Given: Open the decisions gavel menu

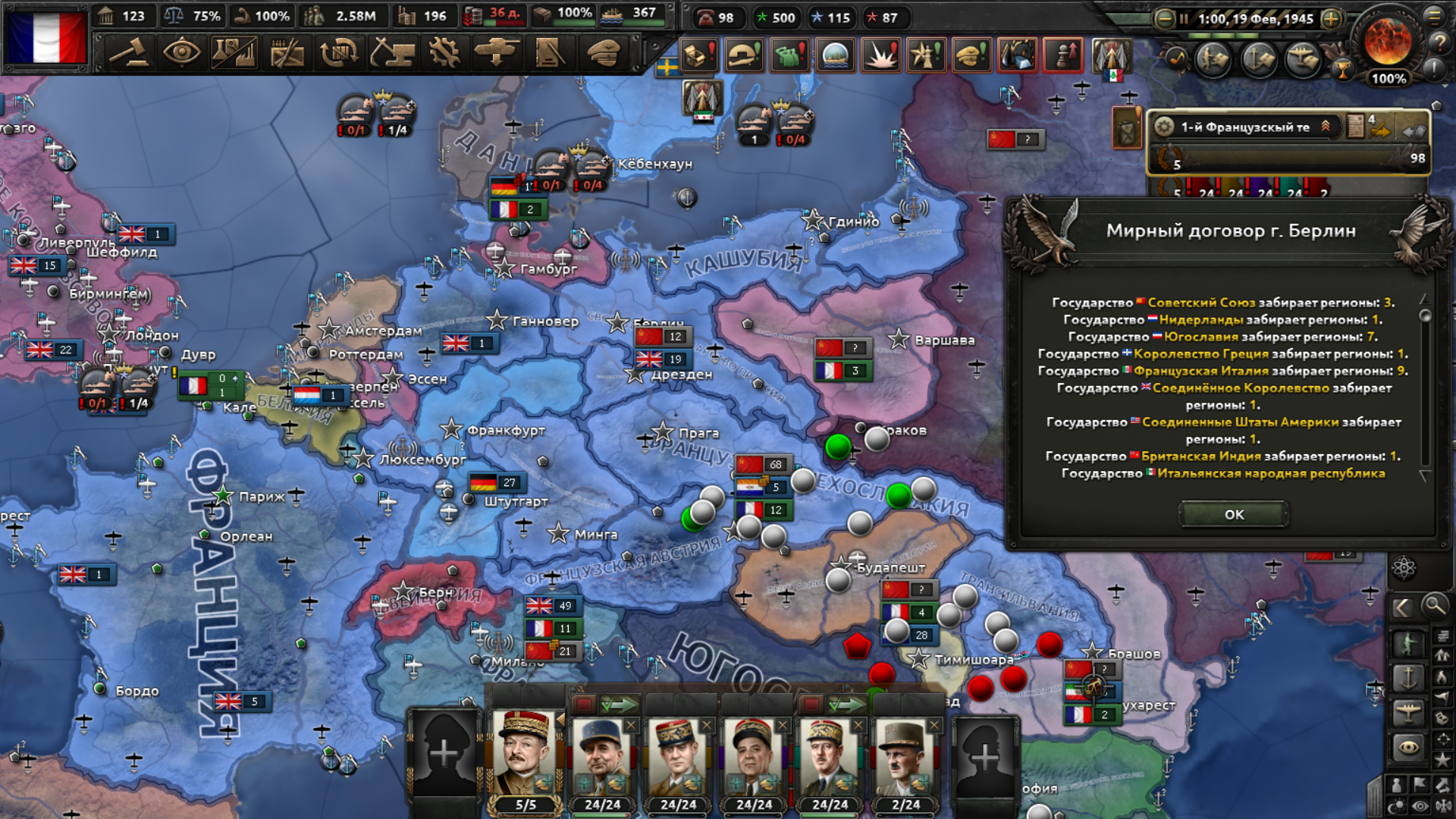Looking at the screenshot, I should point(128,53).
